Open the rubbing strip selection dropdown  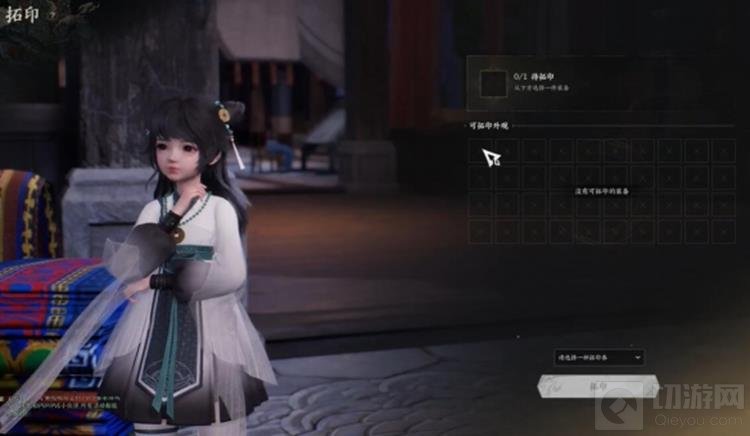point(599,357)
